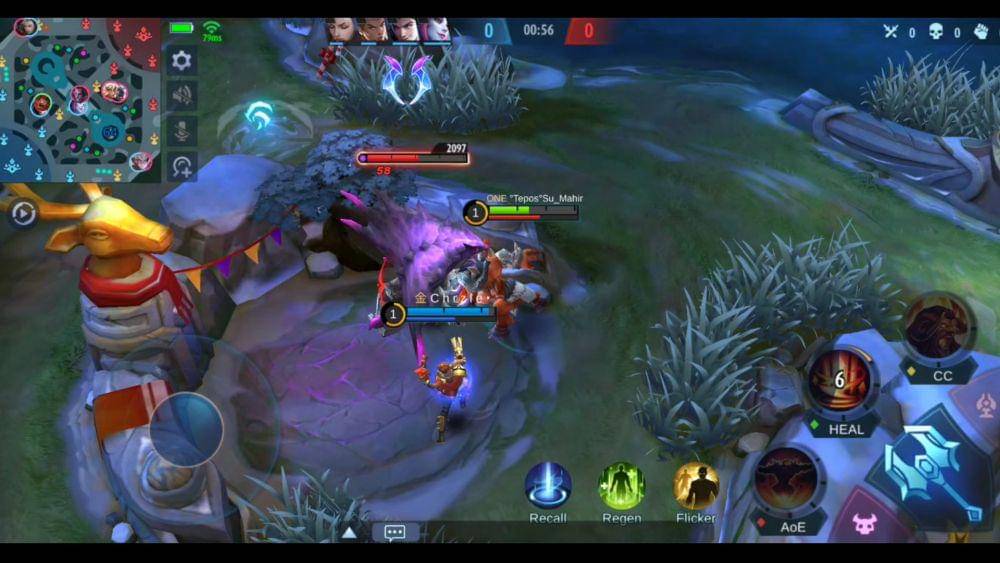Trigger the HEAL skill on cooldown
The width and height of the screenshot is (1000, 563).
point(841,381)
